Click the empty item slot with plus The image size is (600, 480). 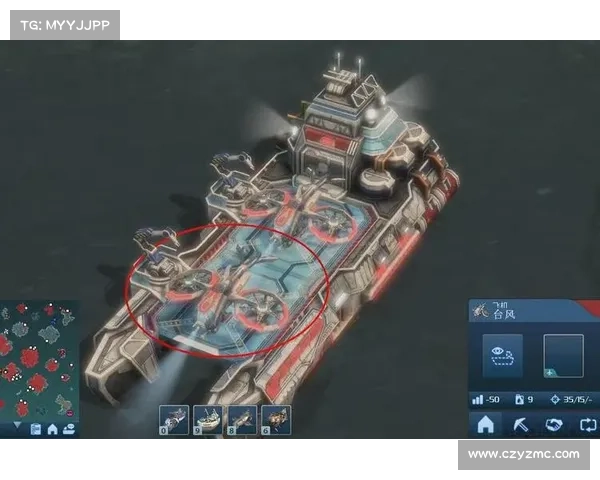(x=563, y=356)
